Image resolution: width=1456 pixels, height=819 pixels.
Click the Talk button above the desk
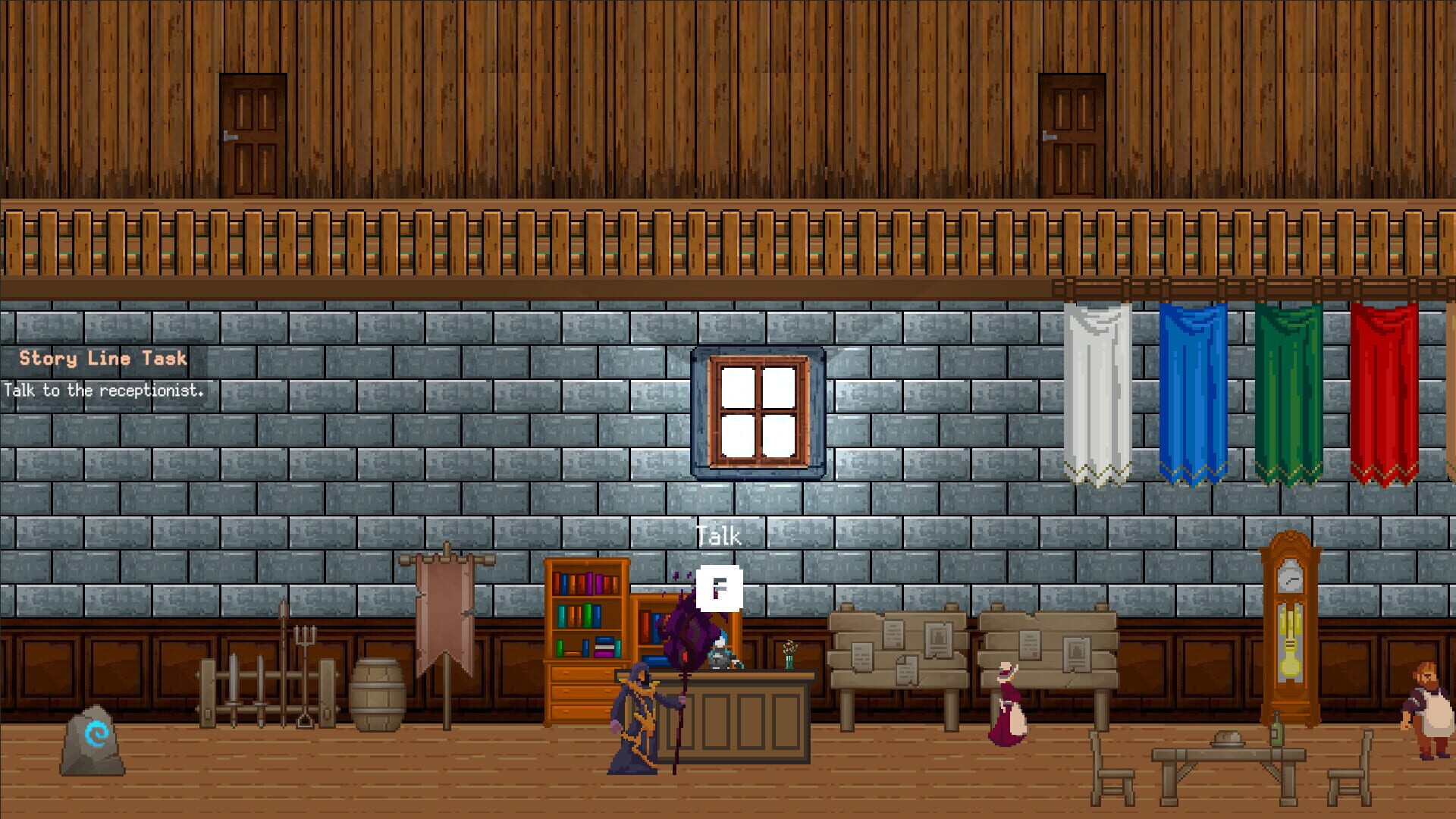(x=718, y=535)
